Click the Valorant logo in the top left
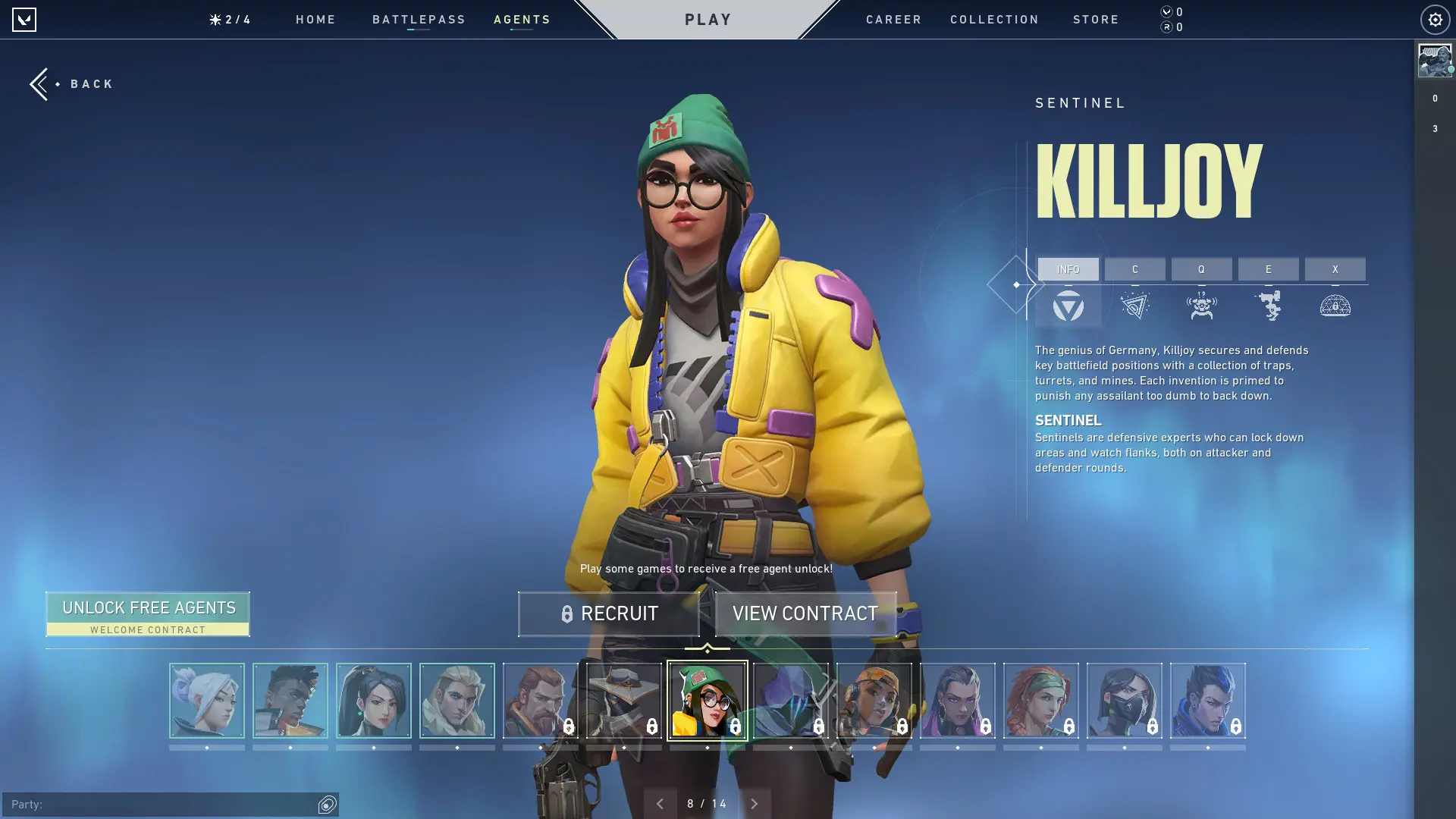Image resolution: width=1456 pixels, height=819 pixels. 25,19
